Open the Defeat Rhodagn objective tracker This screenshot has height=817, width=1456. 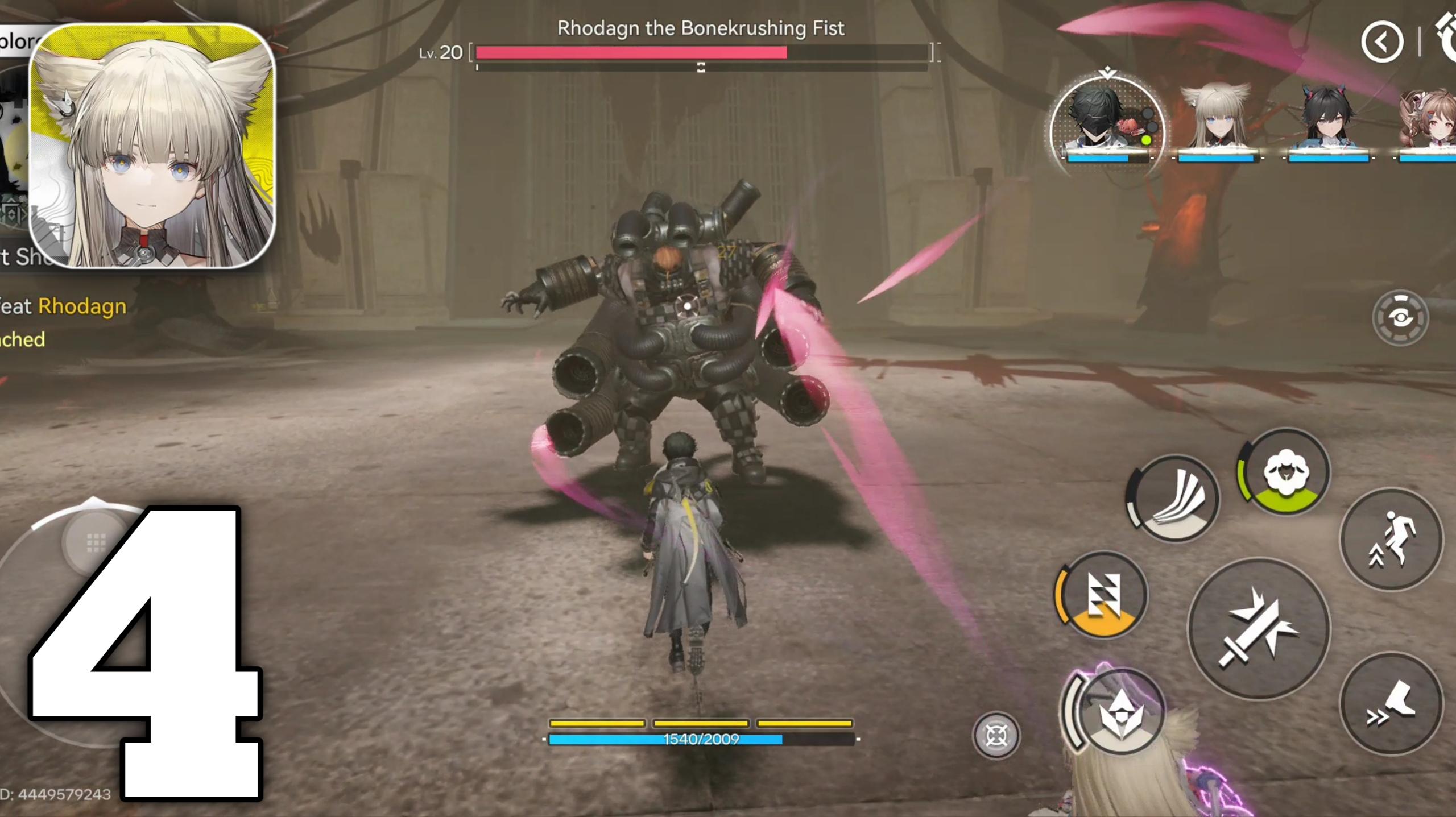pos(63,307)
